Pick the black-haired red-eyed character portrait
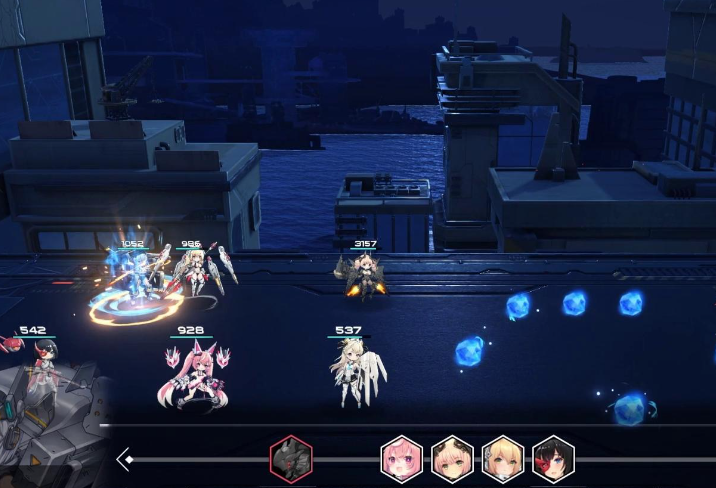The image size is (716, 488). point(553,459)
